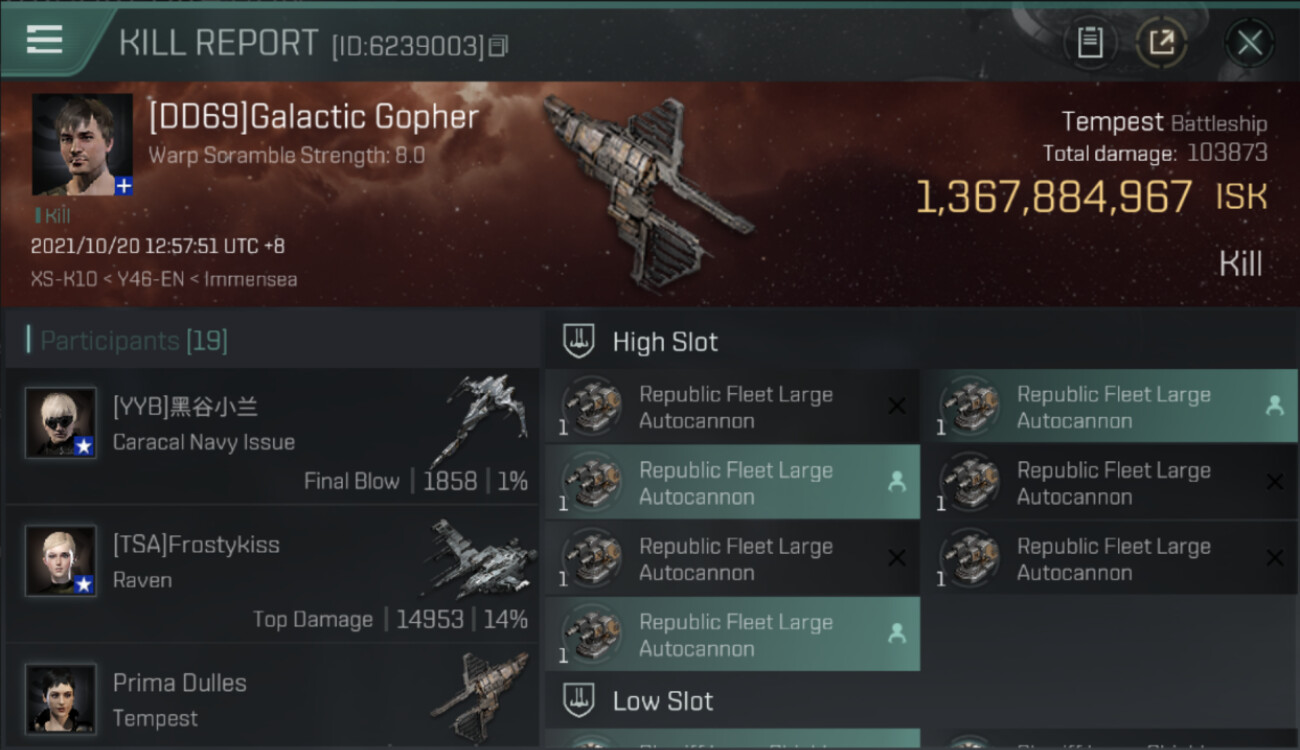Select participant 黑谷小兰 with Caracal Navy Issue
The height and width of the screenshot is (750, 1300).
[272, 437]
